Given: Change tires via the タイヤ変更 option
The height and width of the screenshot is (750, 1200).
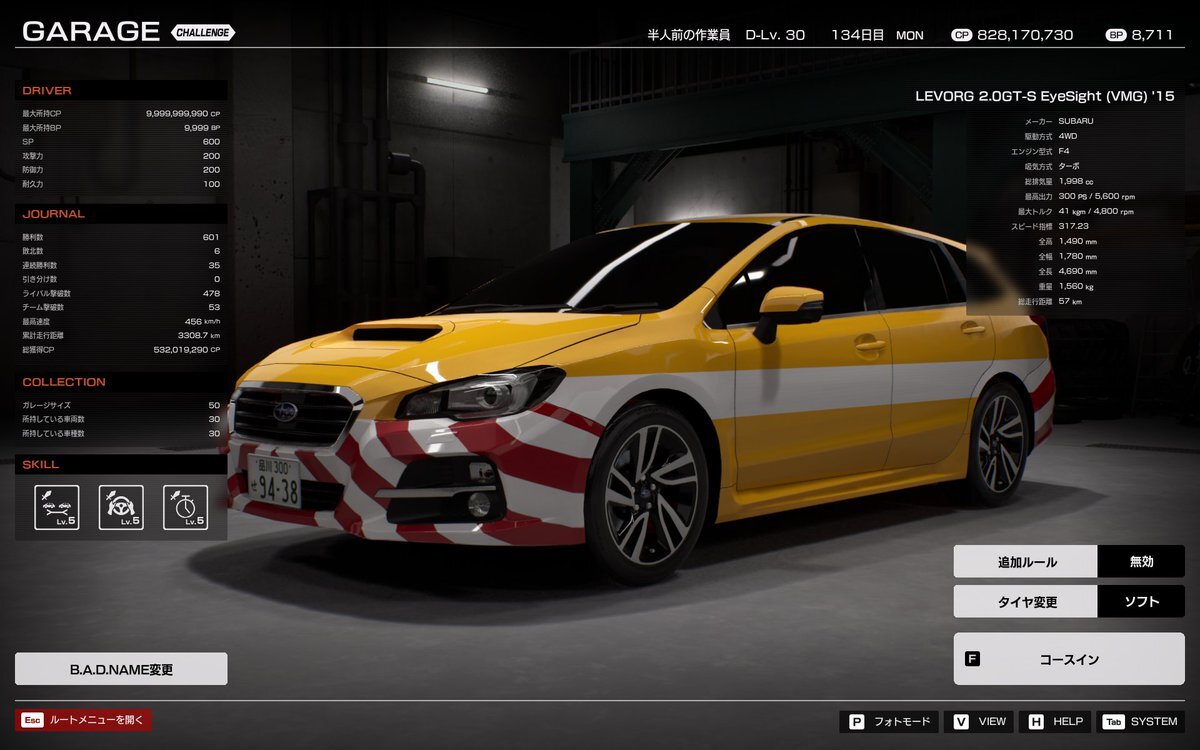Looking at the screenshot, I should tap(1068, 602).
